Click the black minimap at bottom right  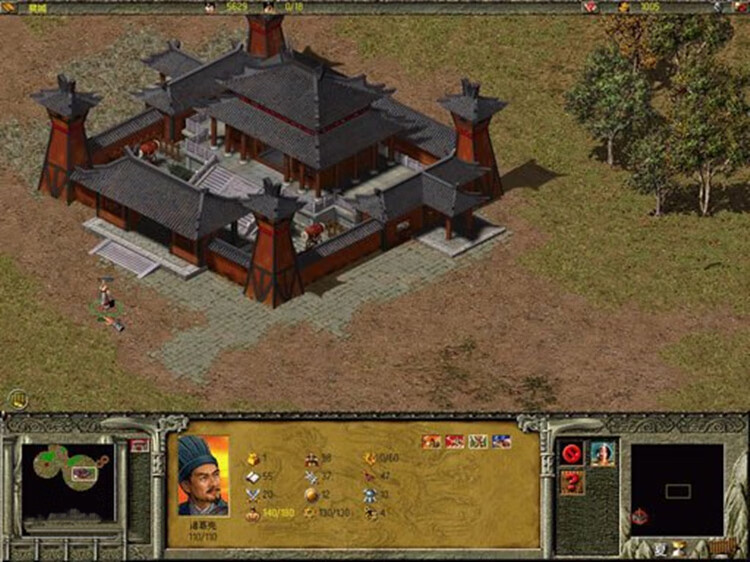[677, 489]
